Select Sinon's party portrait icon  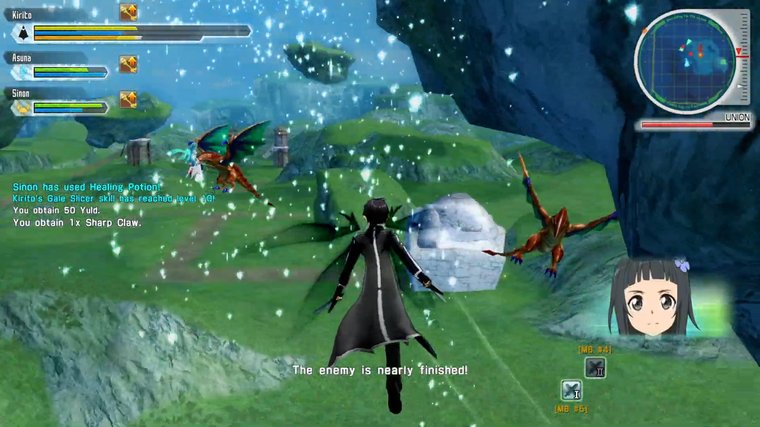(x=20, y=107)
